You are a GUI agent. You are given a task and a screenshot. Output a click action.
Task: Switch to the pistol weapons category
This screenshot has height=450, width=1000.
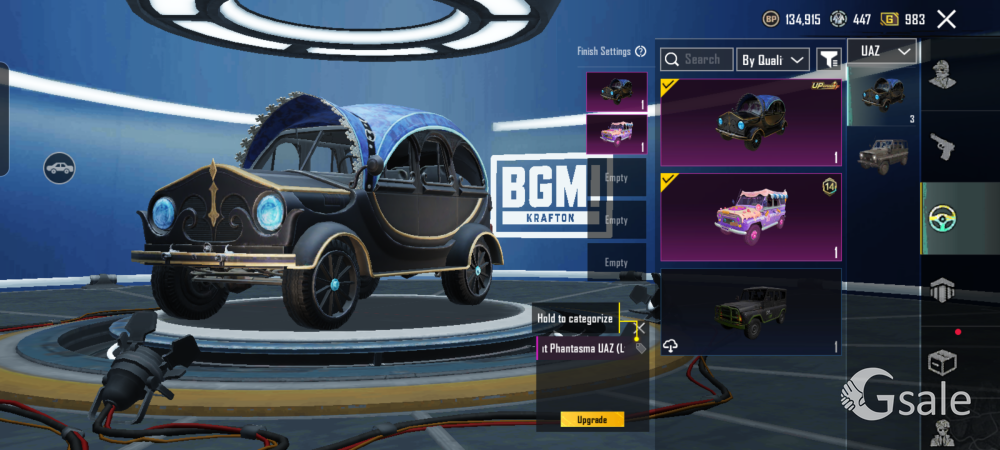pyautogui.click(x=942, y=147)
